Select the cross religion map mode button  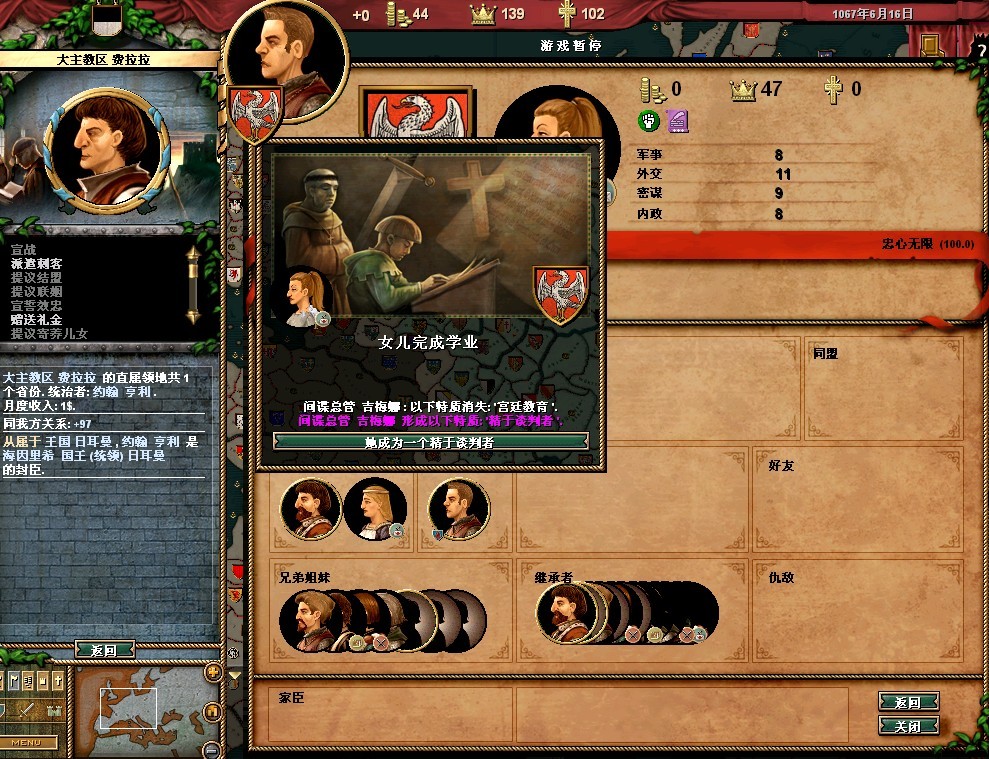tap(55, 681)
